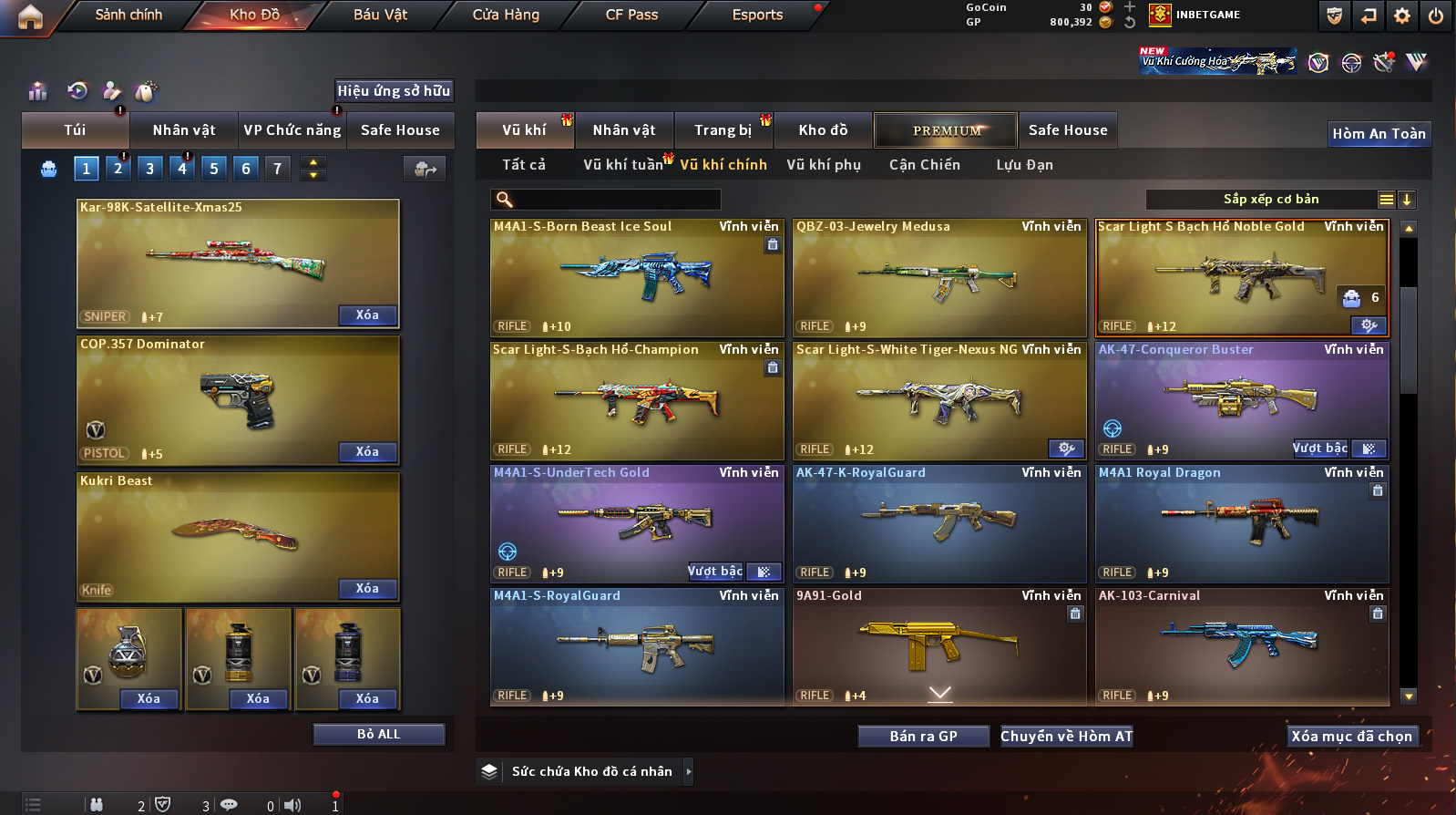Viewport: 1456px width, 815px height.
Task: Remove Kar-98K-Satellite-Xmas25 with its Xóa button
Action: click(x=367, y=315)
